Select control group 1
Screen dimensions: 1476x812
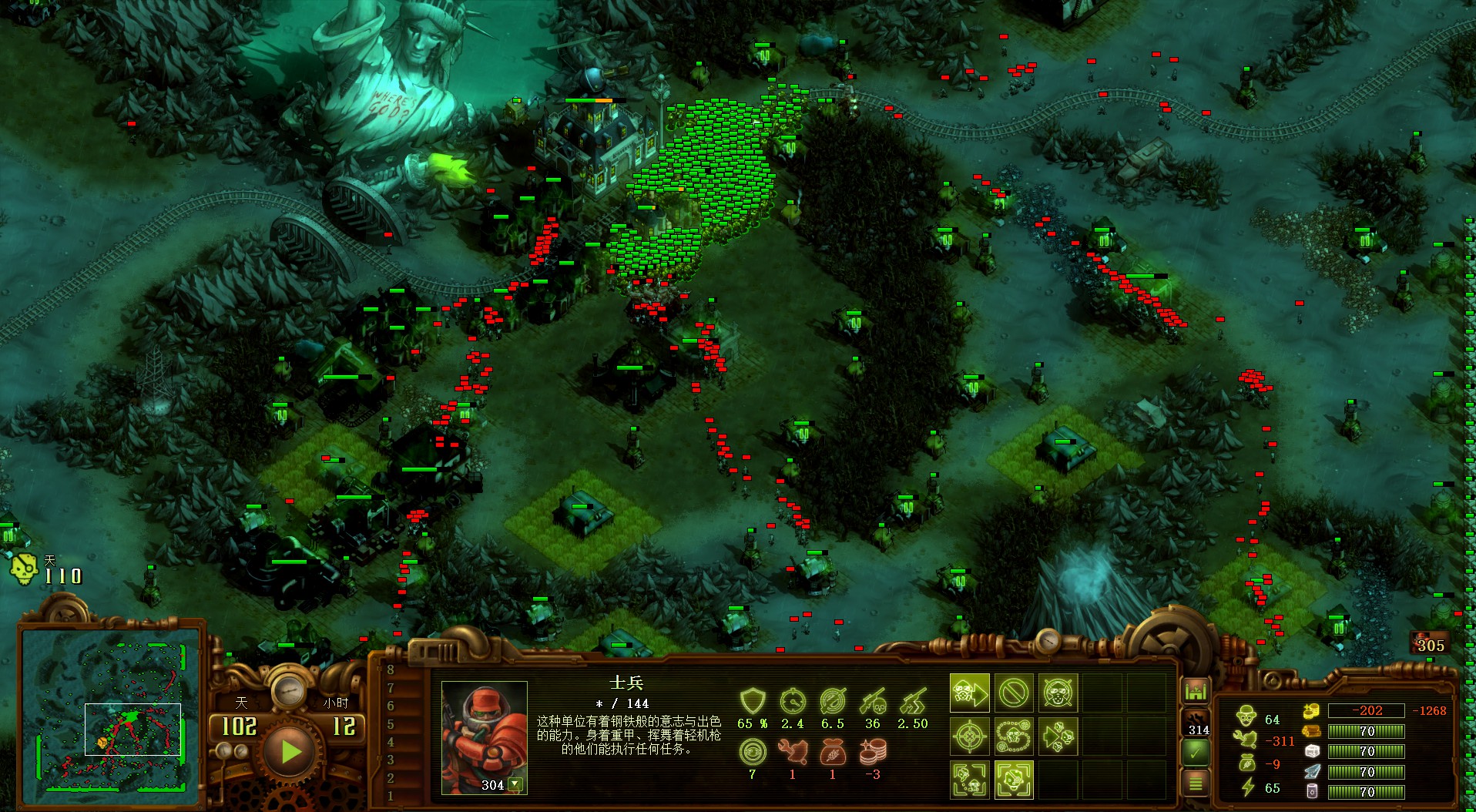click(x=391, y=795)
